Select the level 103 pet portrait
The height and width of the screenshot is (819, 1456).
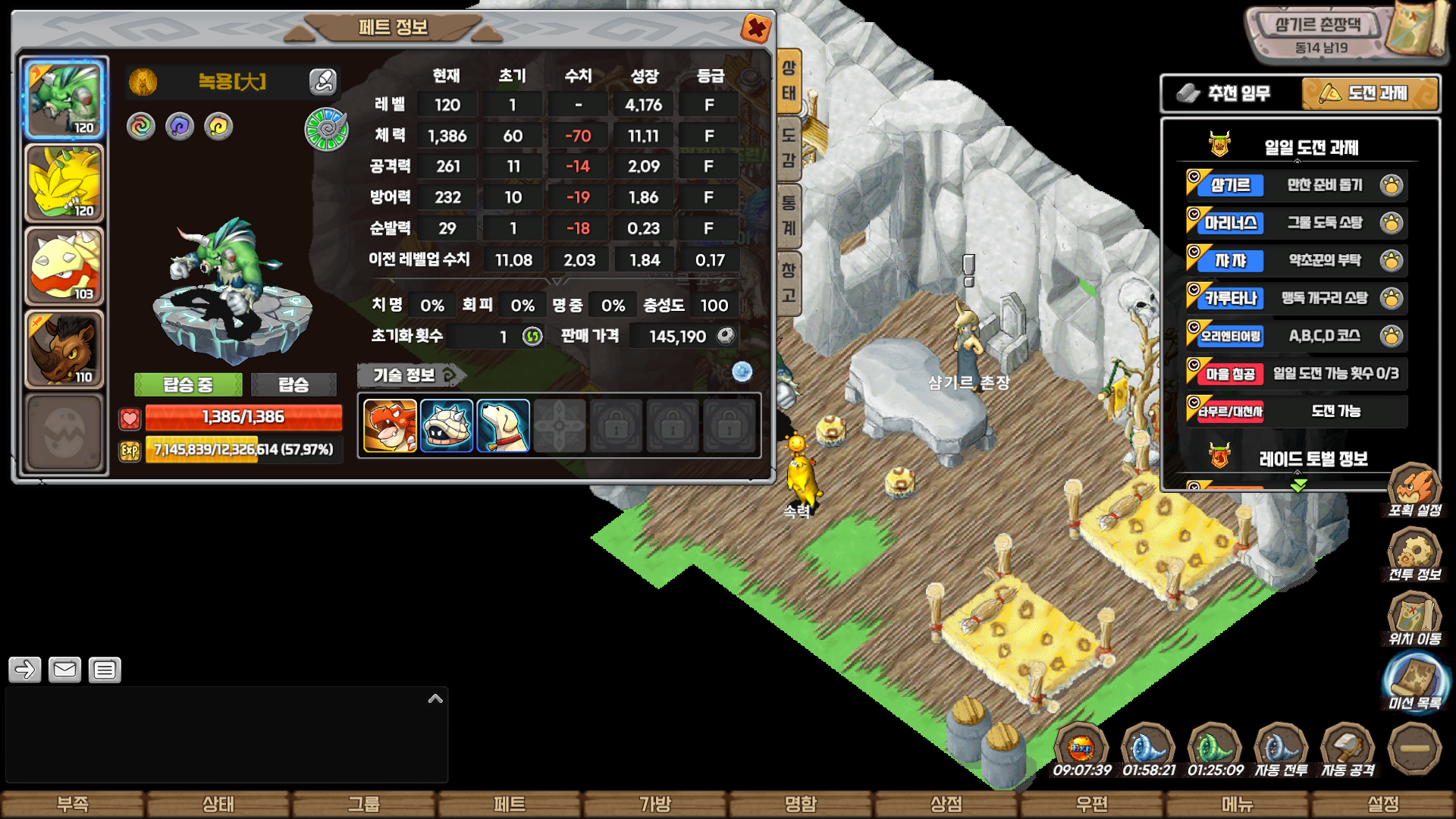tap(64, 266)
